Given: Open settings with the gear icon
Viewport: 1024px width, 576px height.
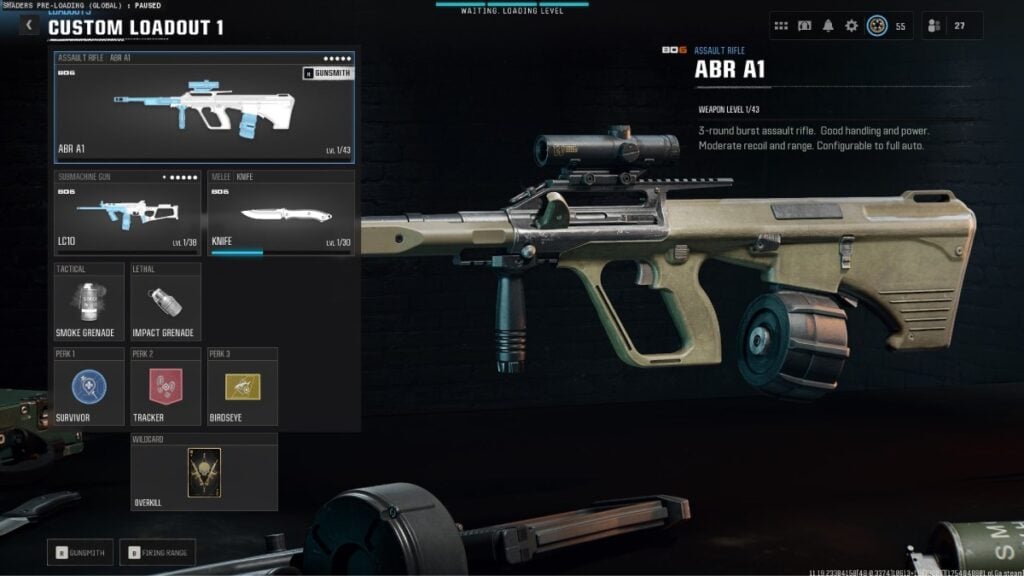Looking at the screenshot, I should (852, 26).
